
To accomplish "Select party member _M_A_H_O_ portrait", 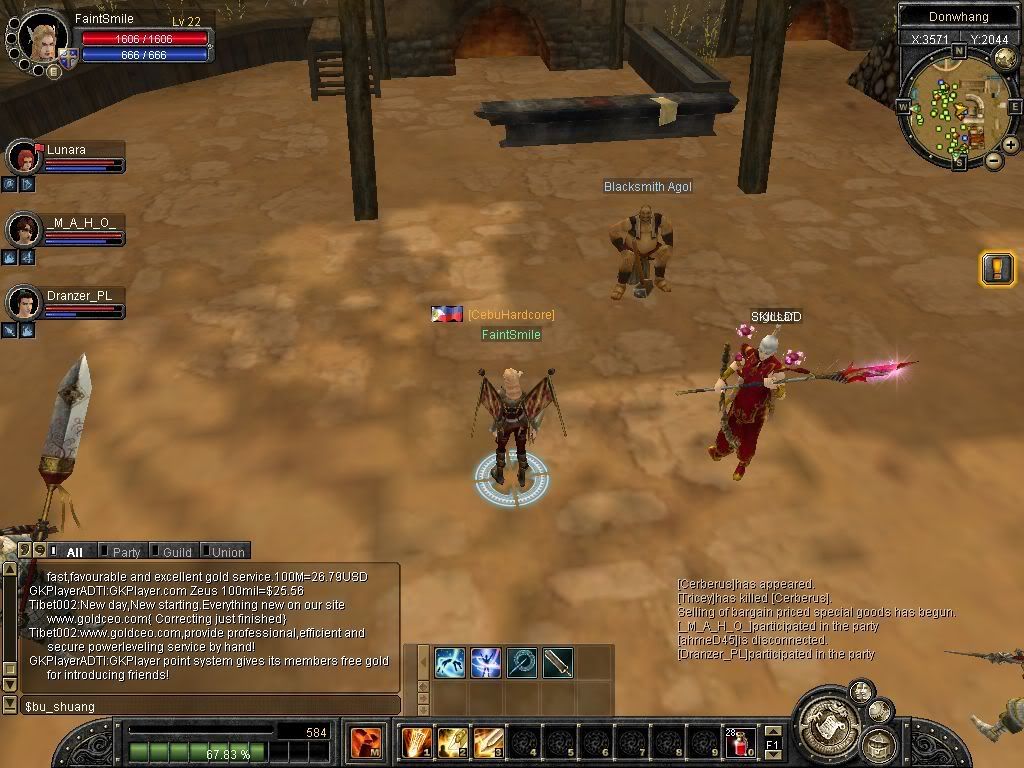I will coord(23,230).
